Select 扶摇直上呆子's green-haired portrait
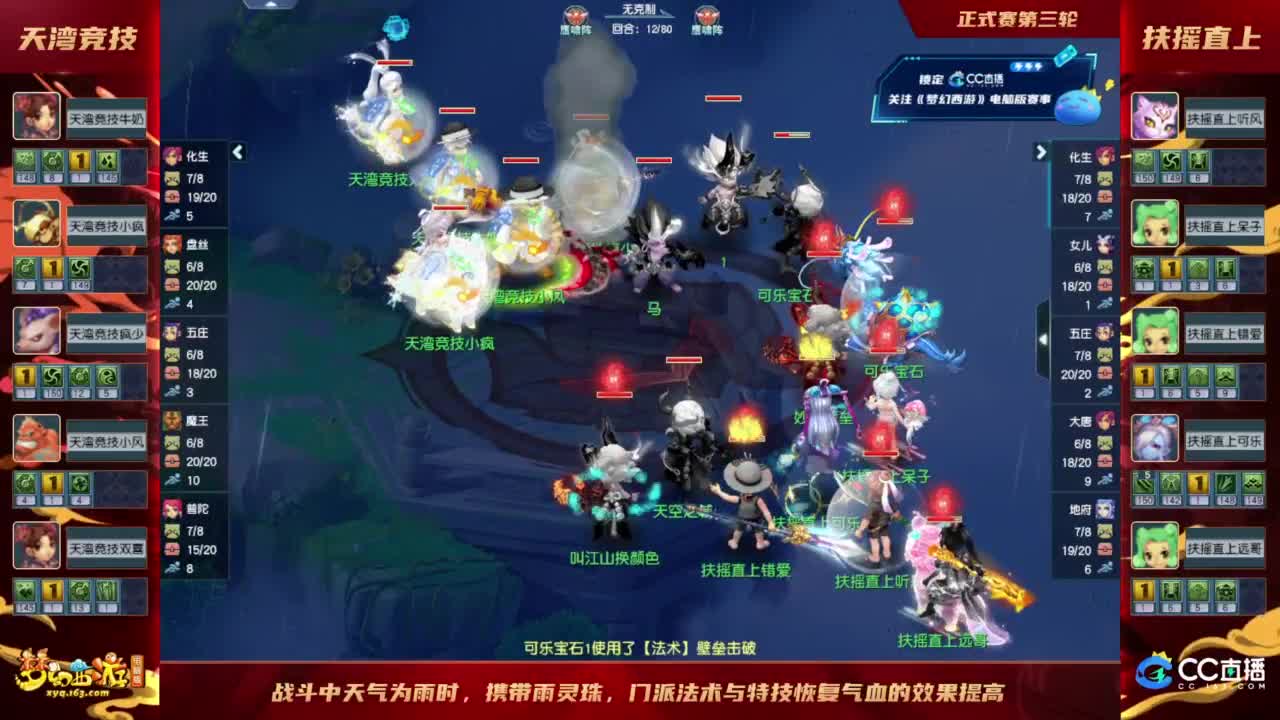This screenshot has height=720, width=1280. (x=1154, y=222)
